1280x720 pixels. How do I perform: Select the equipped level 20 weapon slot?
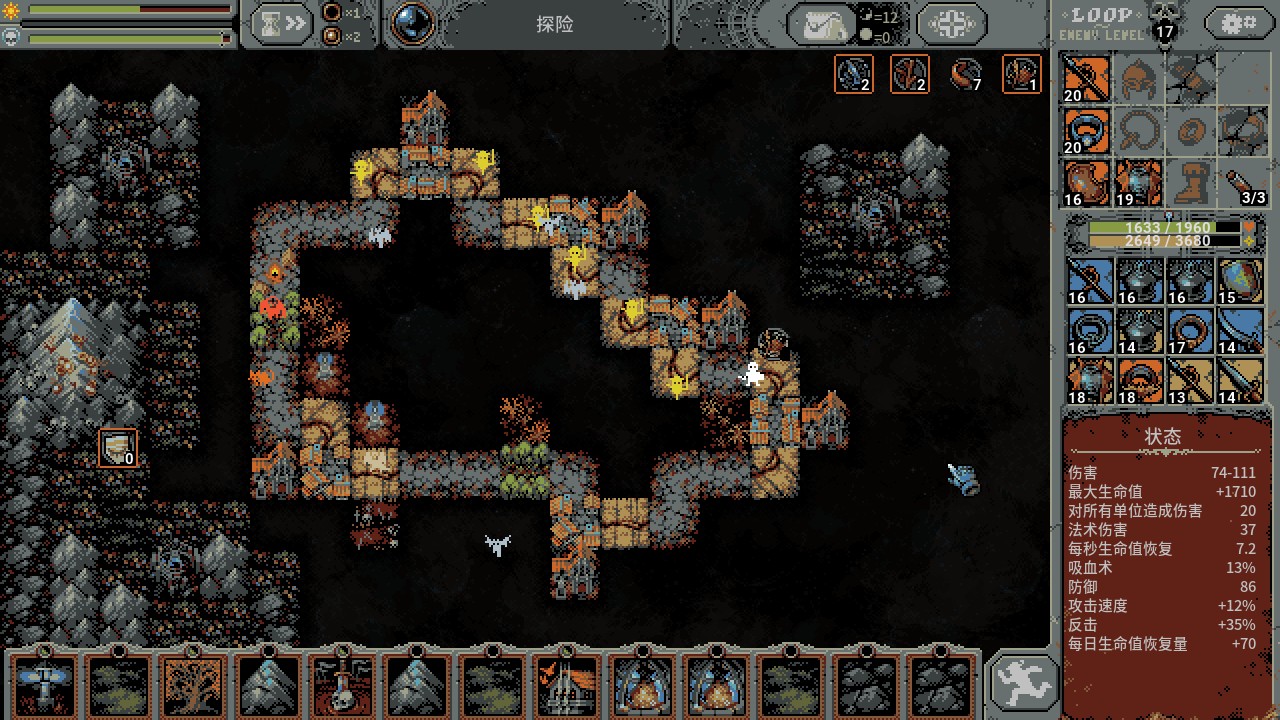pos(1086,78)
